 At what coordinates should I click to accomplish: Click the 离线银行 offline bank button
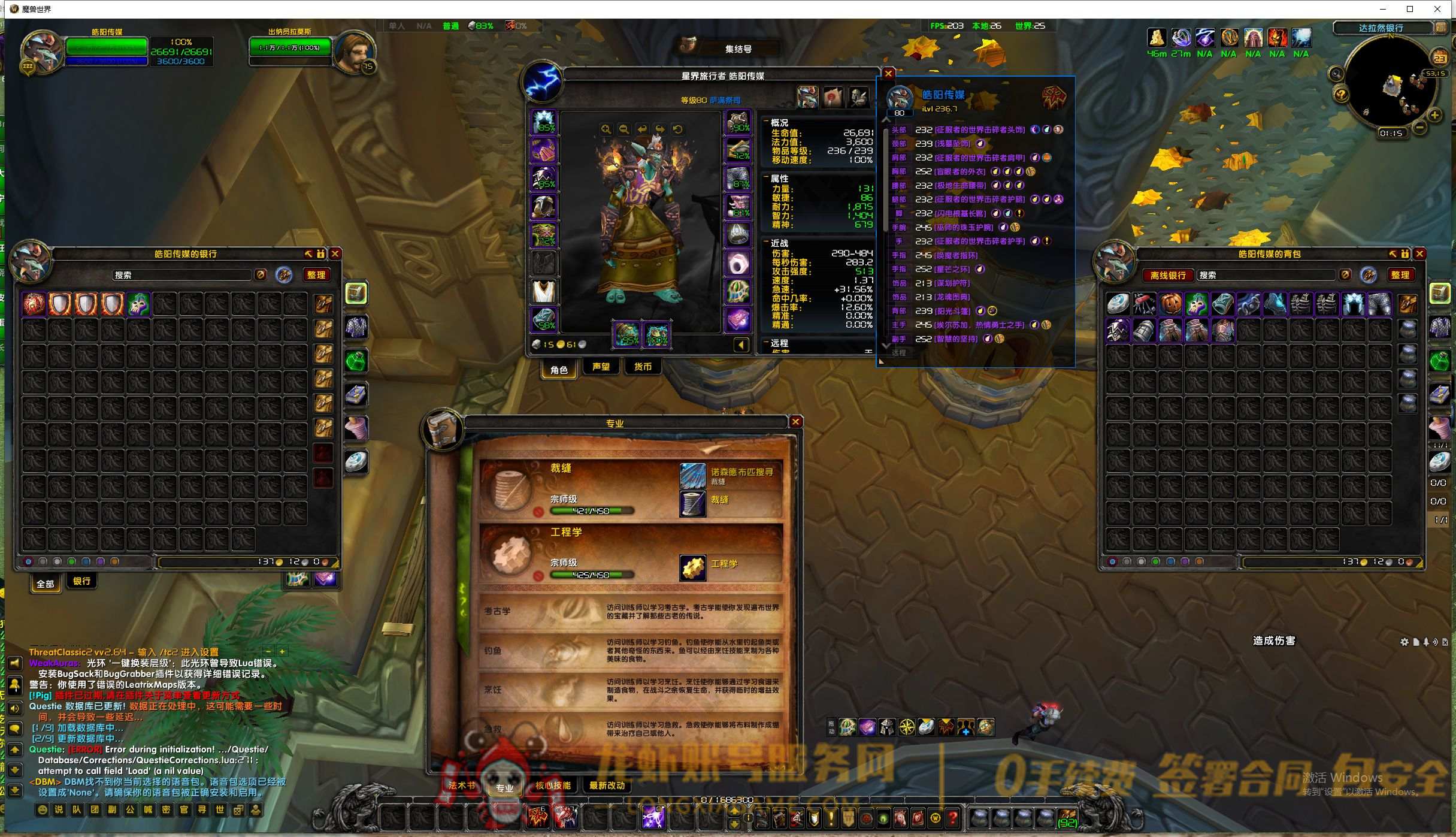1168,275
